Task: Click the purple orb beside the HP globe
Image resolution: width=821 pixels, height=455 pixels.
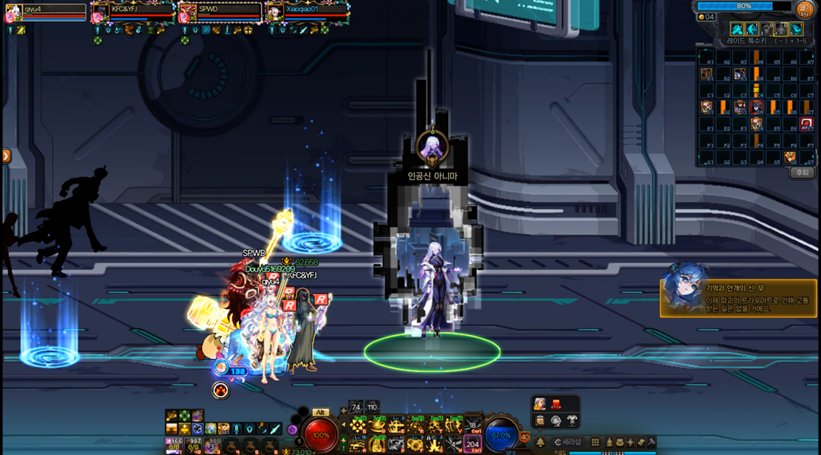Action: 293,430
